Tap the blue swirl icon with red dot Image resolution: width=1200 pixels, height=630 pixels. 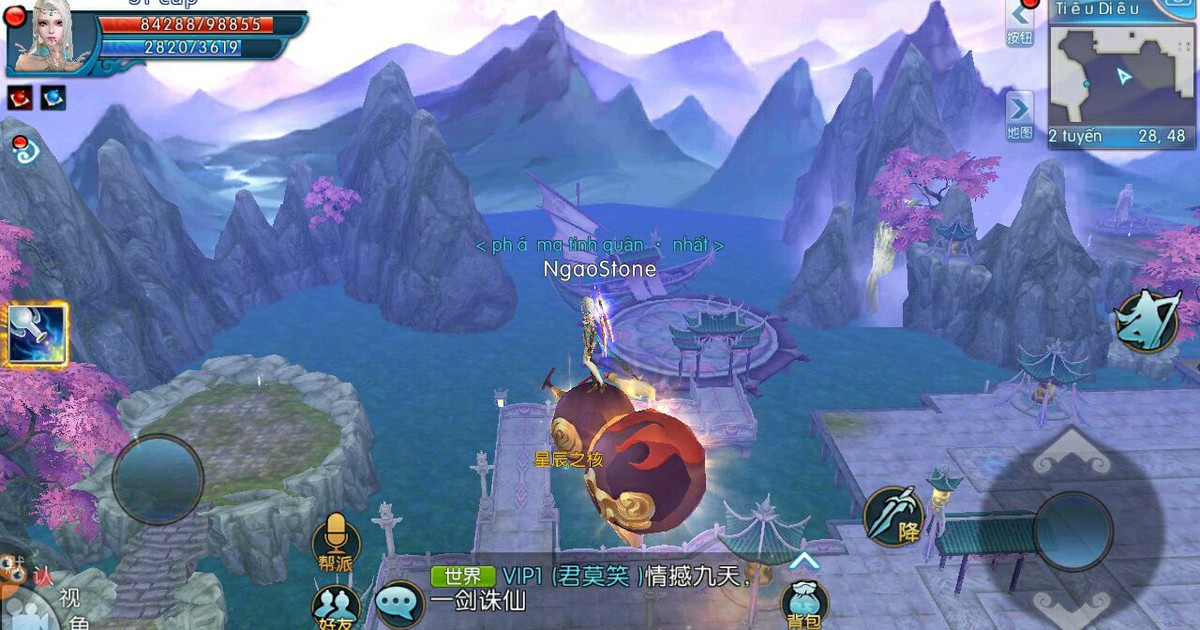(22, 152)
